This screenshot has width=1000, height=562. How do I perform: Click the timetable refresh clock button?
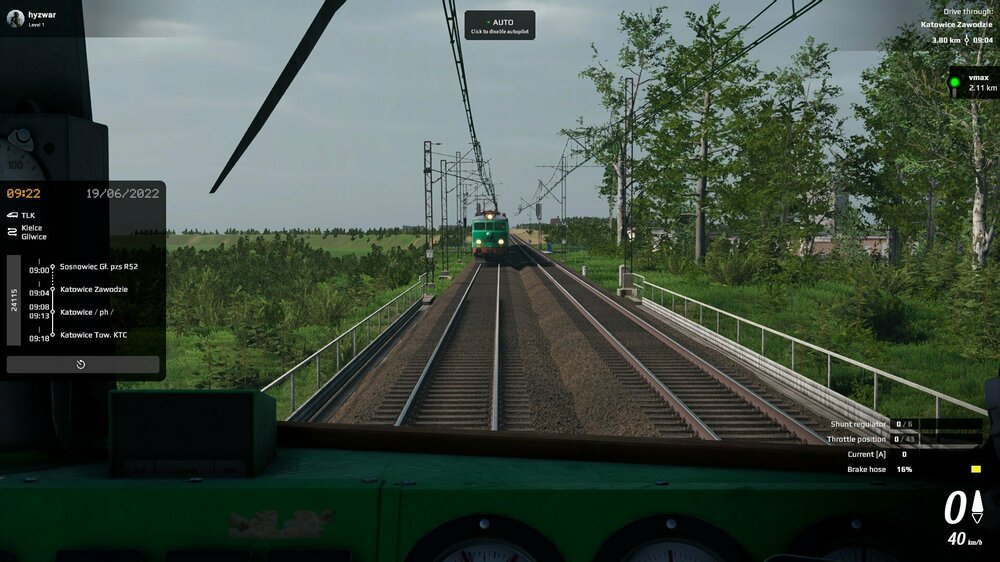click(x=82, y=365)
